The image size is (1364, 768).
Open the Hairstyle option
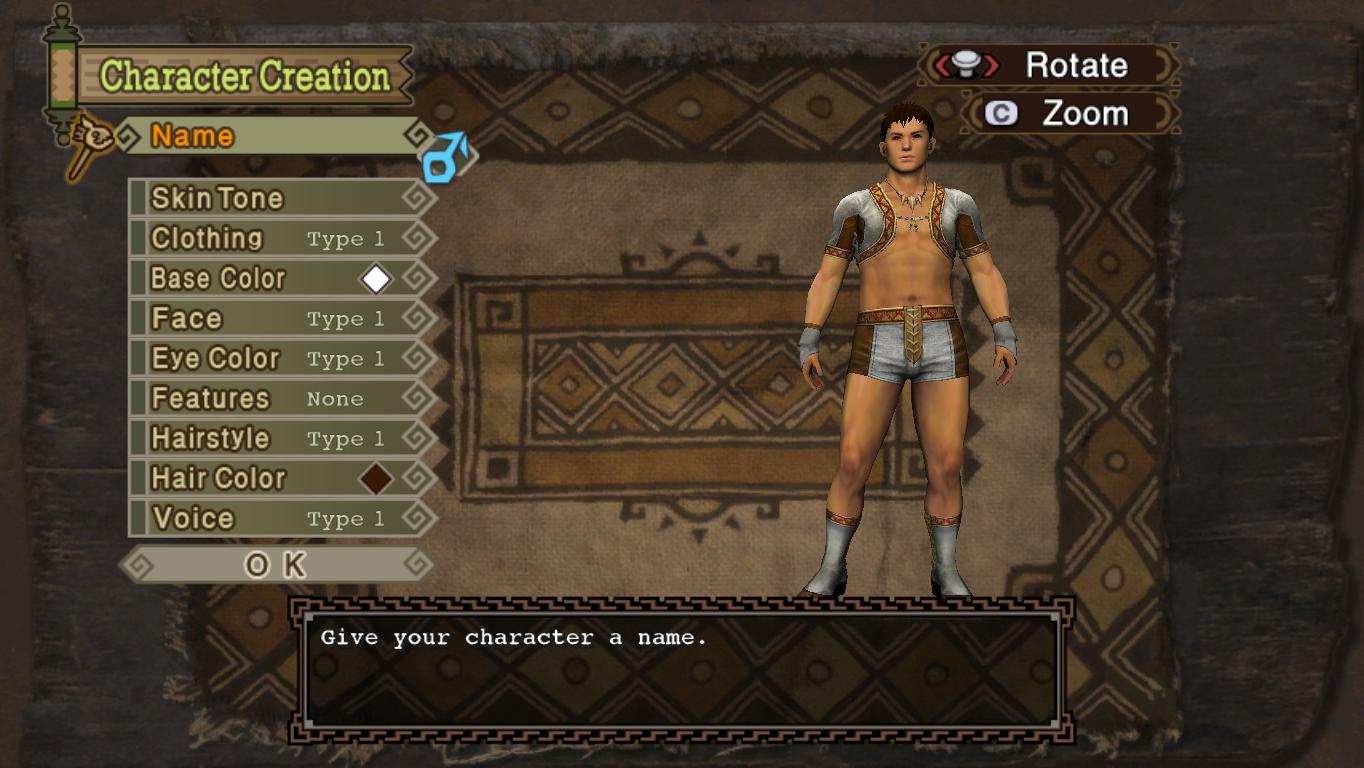280,438
